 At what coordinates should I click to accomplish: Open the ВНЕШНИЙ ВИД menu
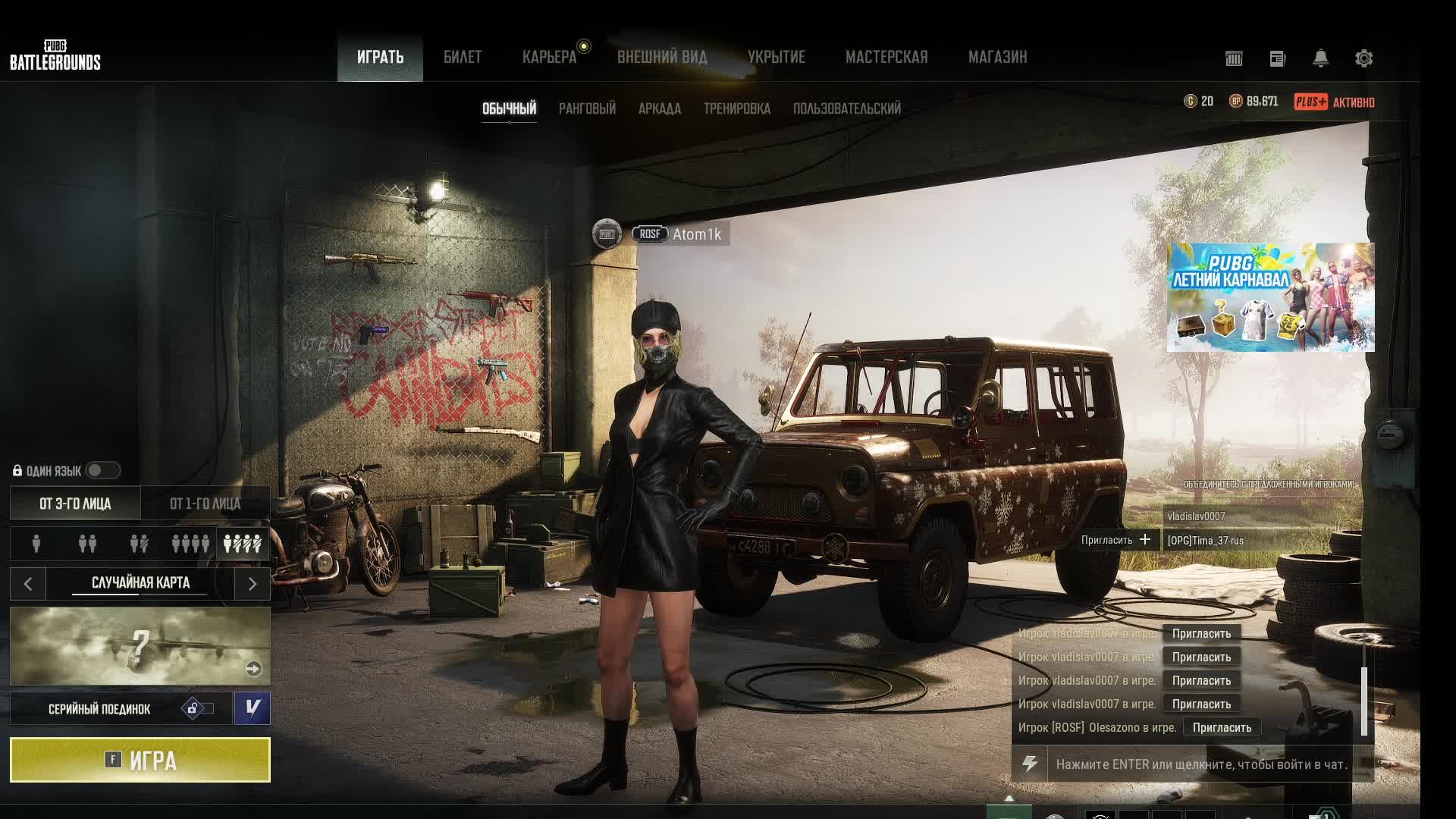point(662,58)
